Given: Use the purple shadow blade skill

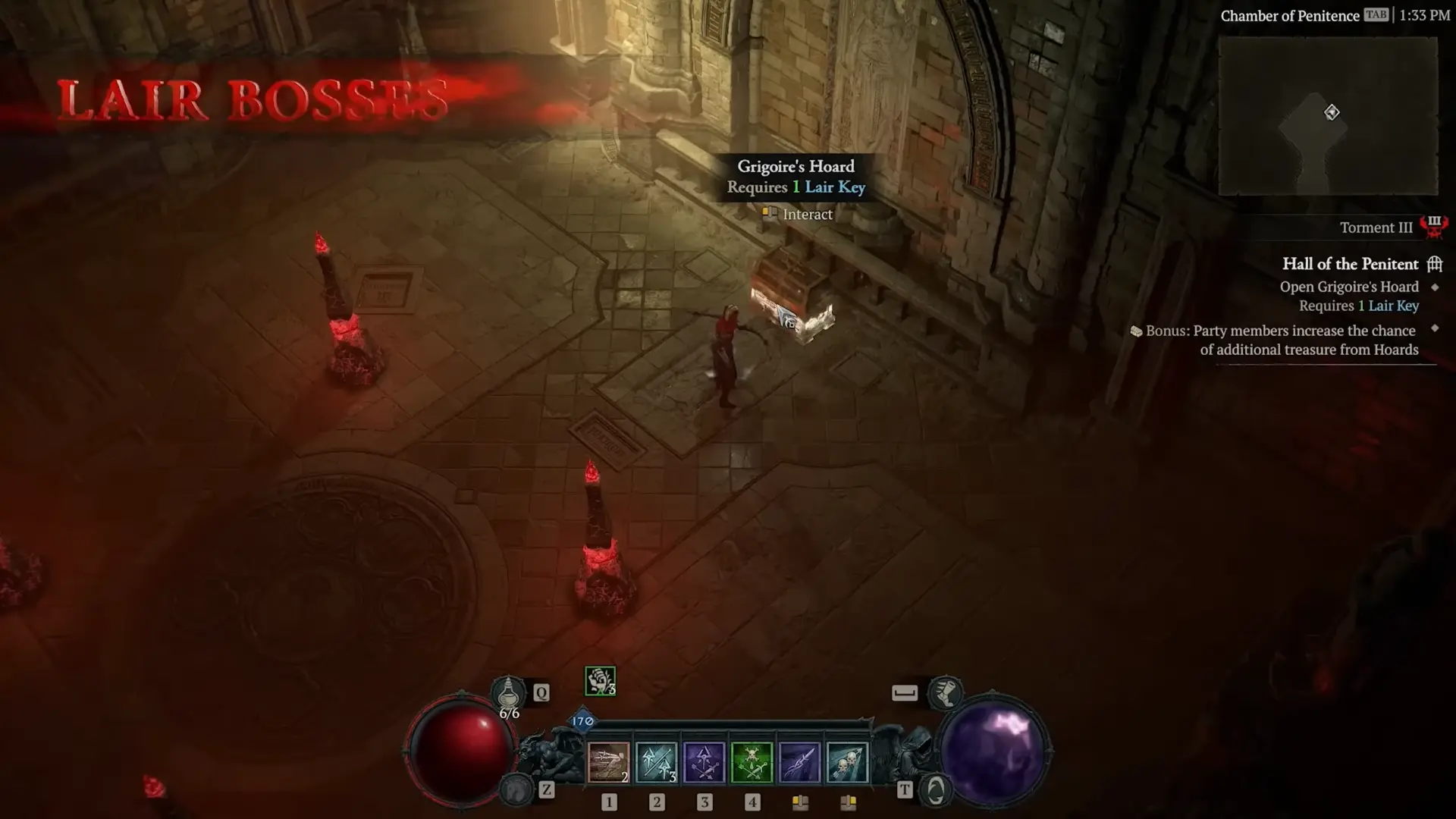Looking at the screenshot, I should 799,762.
